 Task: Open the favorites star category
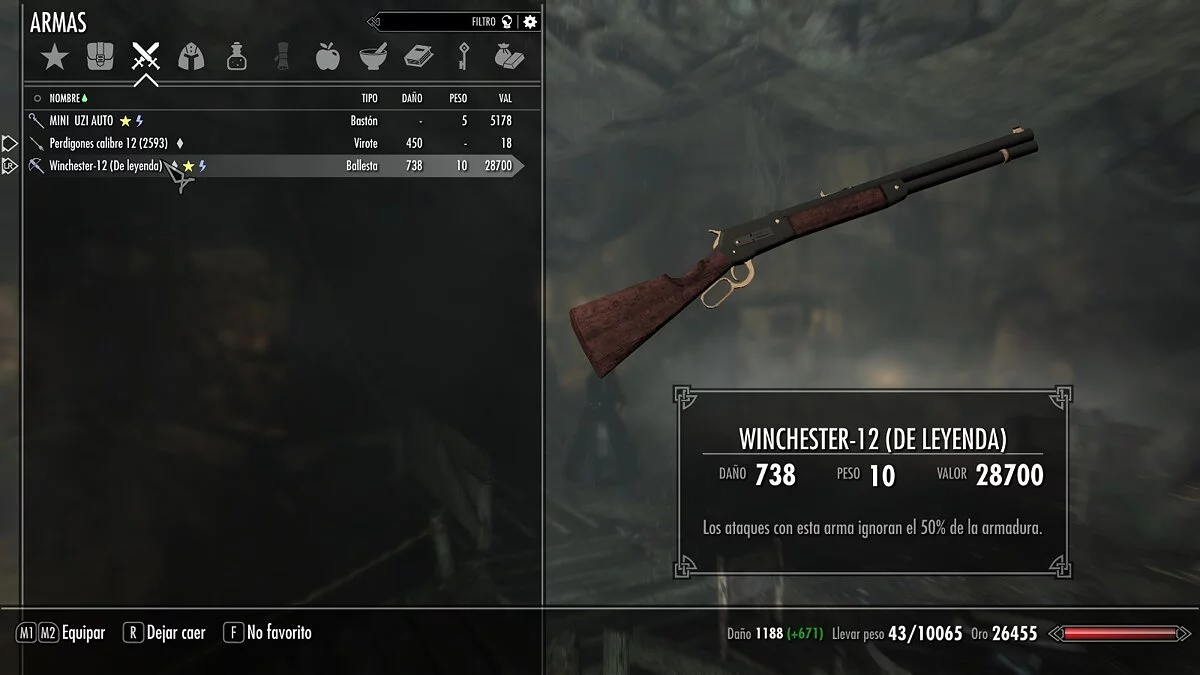click(x=54, y=57)
